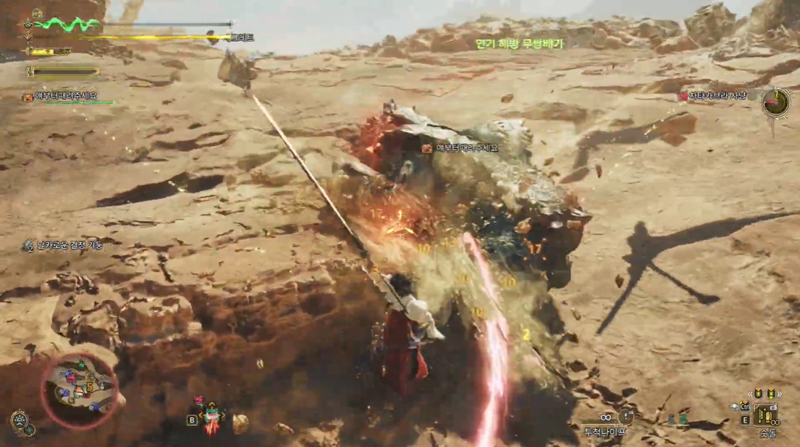Open the hunt target quest tracker
The image size is (800, 447).
pos(714,96)
